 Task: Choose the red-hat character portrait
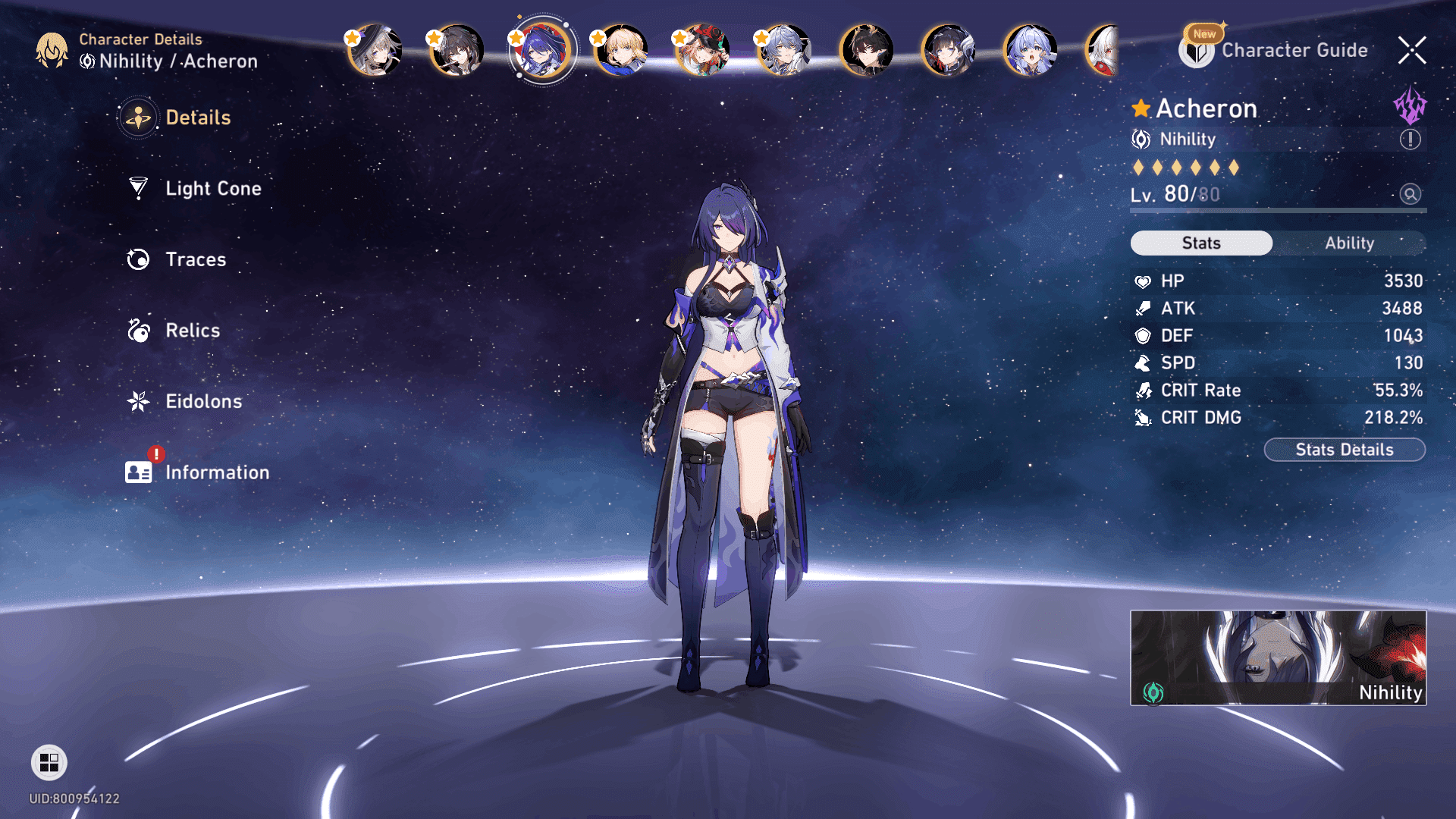(x=703, y=51)
